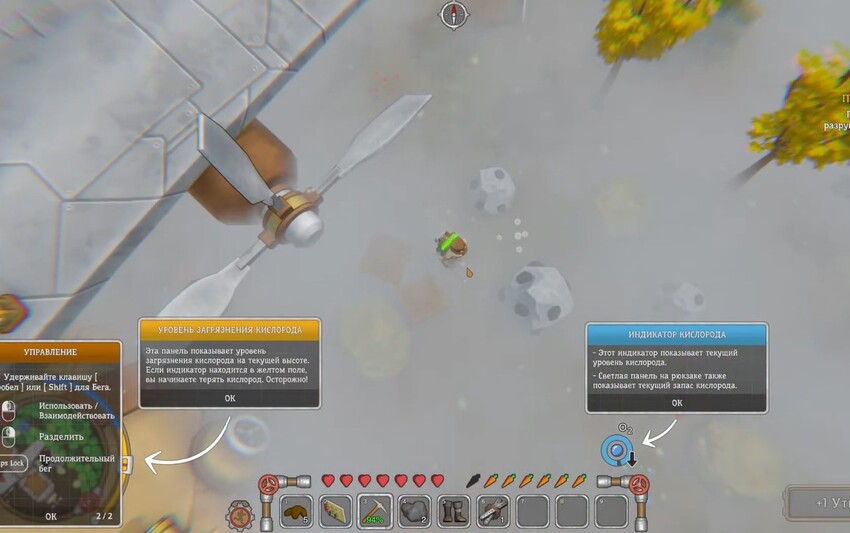This screenshot has width=850, height=533.
Task: Click OK on the Управление controls panel
Action: coord(51,516)
